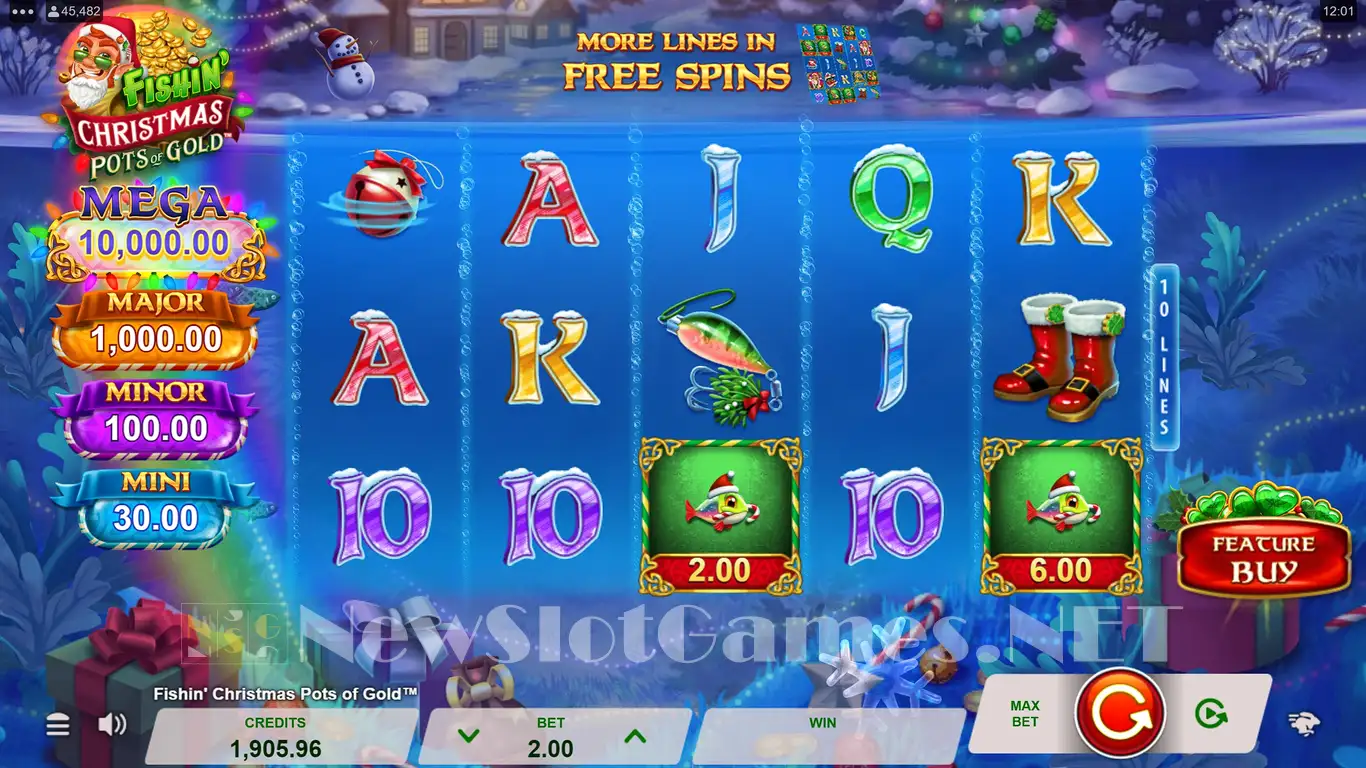Start autoplay with the green arrow icon
The image size is (1366, 768).
pos(1211,713)
